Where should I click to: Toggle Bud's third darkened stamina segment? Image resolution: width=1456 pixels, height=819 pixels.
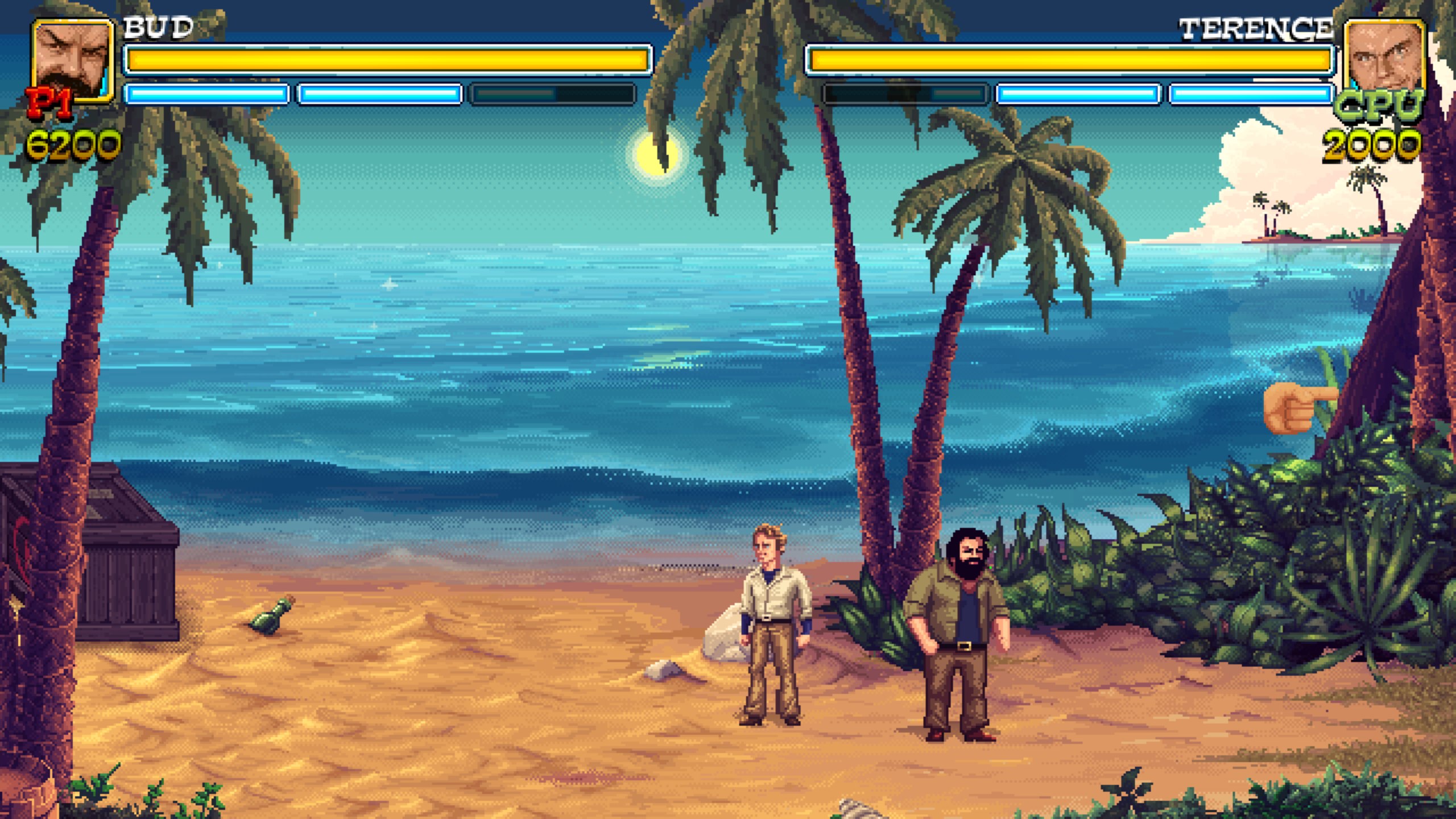[552, 96]
